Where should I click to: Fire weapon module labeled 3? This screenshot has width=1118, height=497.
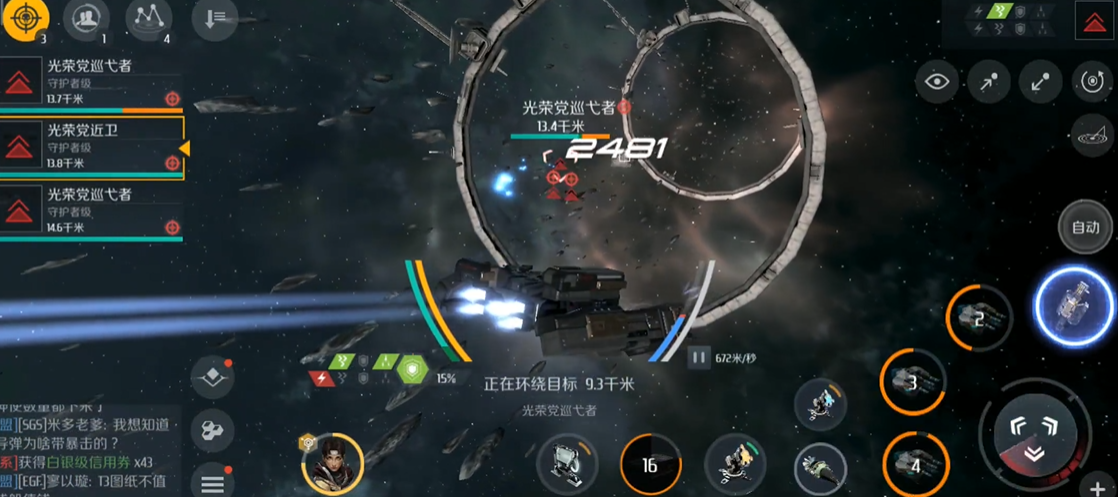click(x=913, y=381)
